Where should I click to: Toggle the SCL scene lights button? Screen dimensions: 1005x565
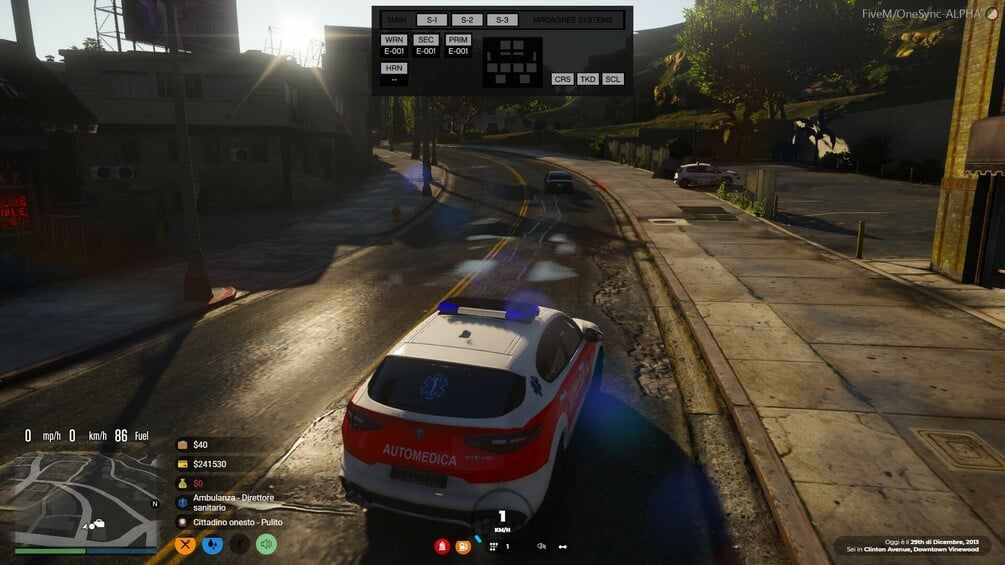(613, 79)
